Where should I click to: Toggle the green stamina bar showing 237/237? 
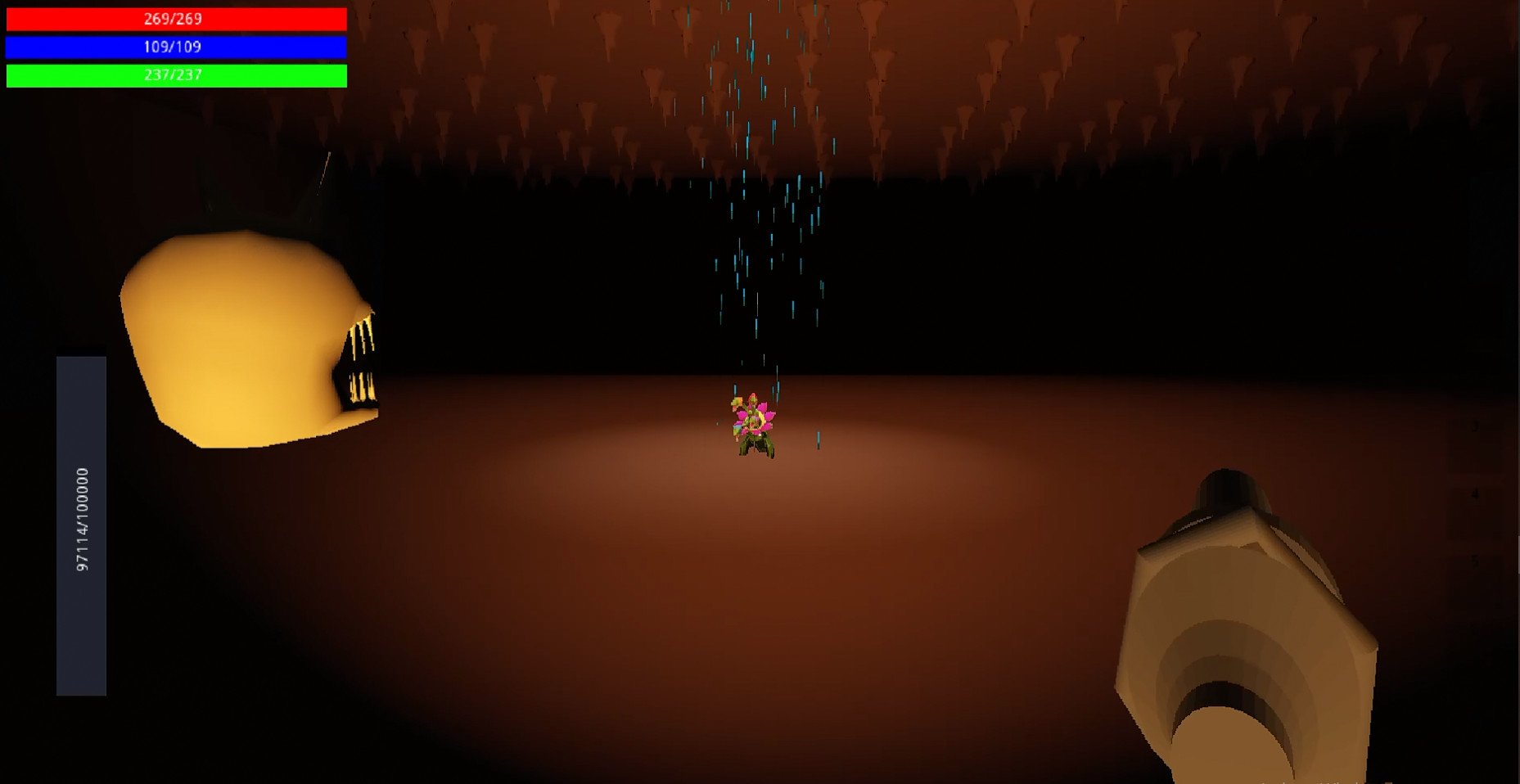(176, 76)
